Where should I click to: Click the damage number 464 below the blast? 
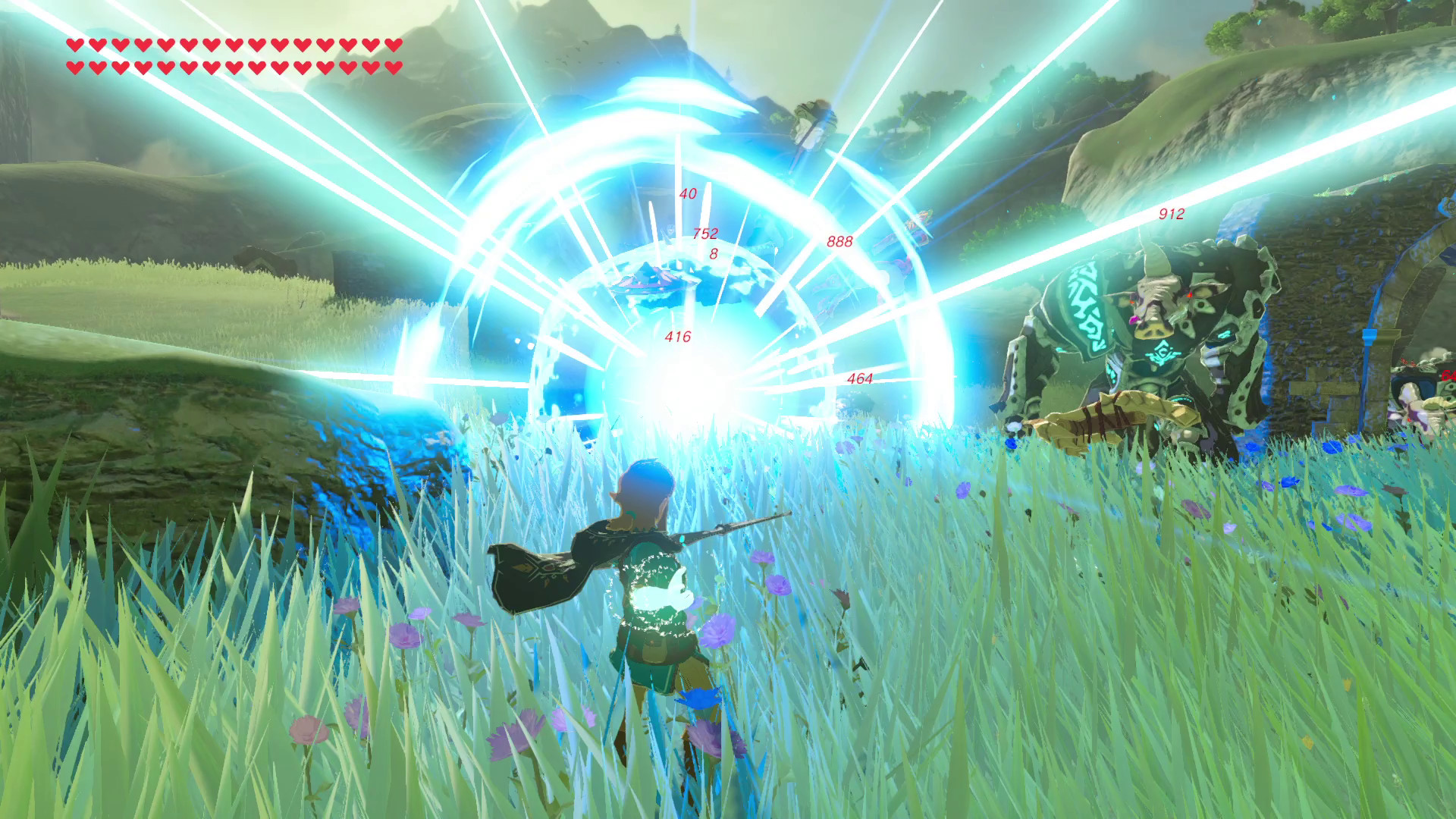coord(858,377)
